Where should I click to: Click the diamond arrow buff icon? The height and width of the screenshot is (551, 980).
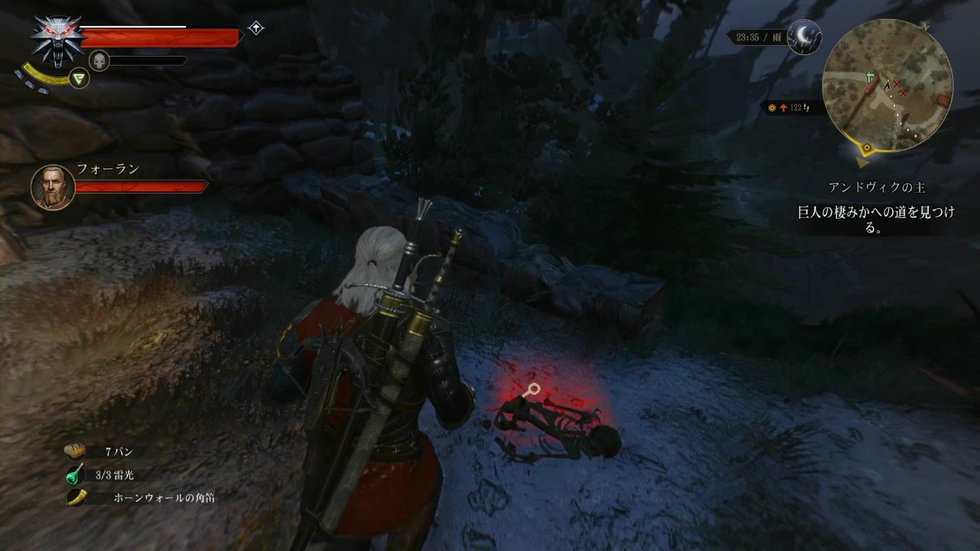256,28
